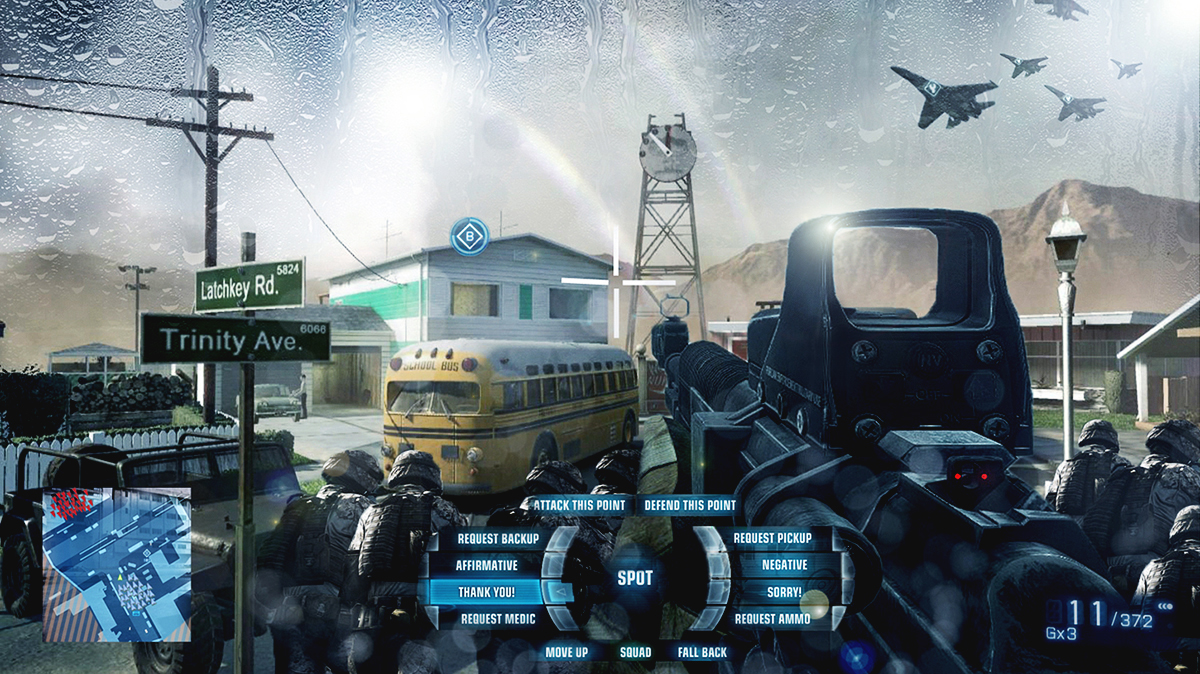Open the Squad command option

(x=635, y=652)
